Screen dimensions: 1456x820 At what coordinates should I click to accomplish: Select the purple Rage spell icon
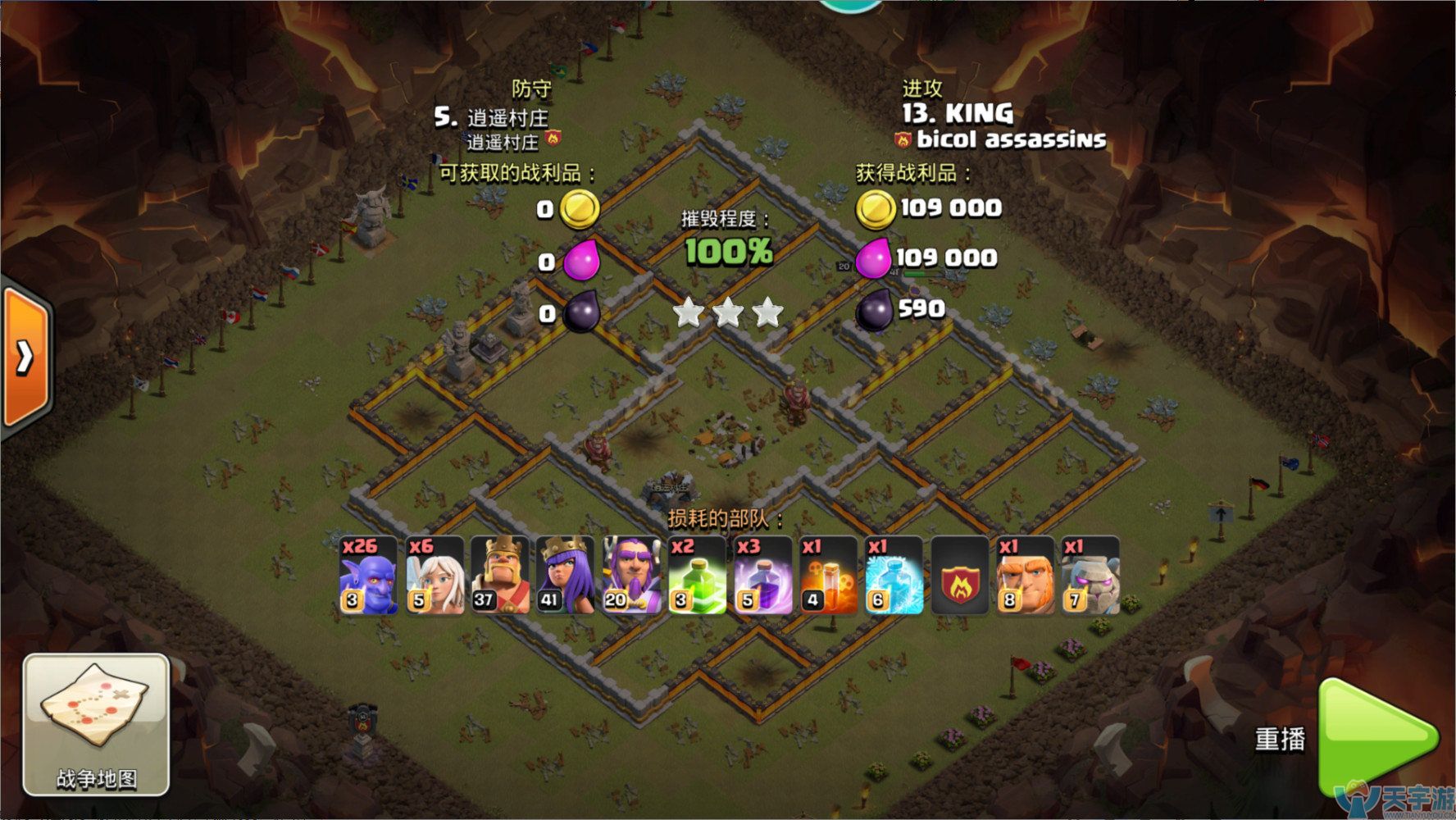tap(762, 576)
